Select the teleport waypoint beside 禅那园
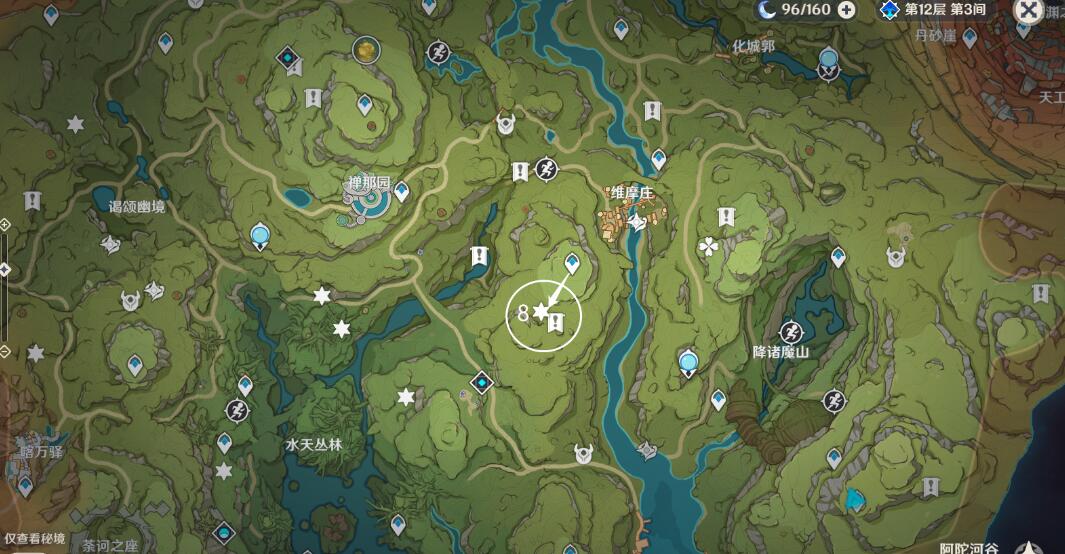The width and height of the screenshot is (1065, 554). point(402,190)
